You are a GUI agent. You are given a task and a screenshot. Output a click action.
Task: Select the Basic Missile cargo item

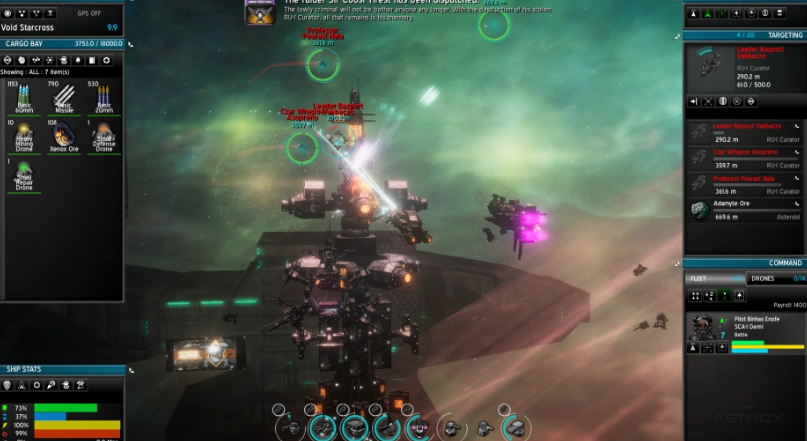(63, 99)
